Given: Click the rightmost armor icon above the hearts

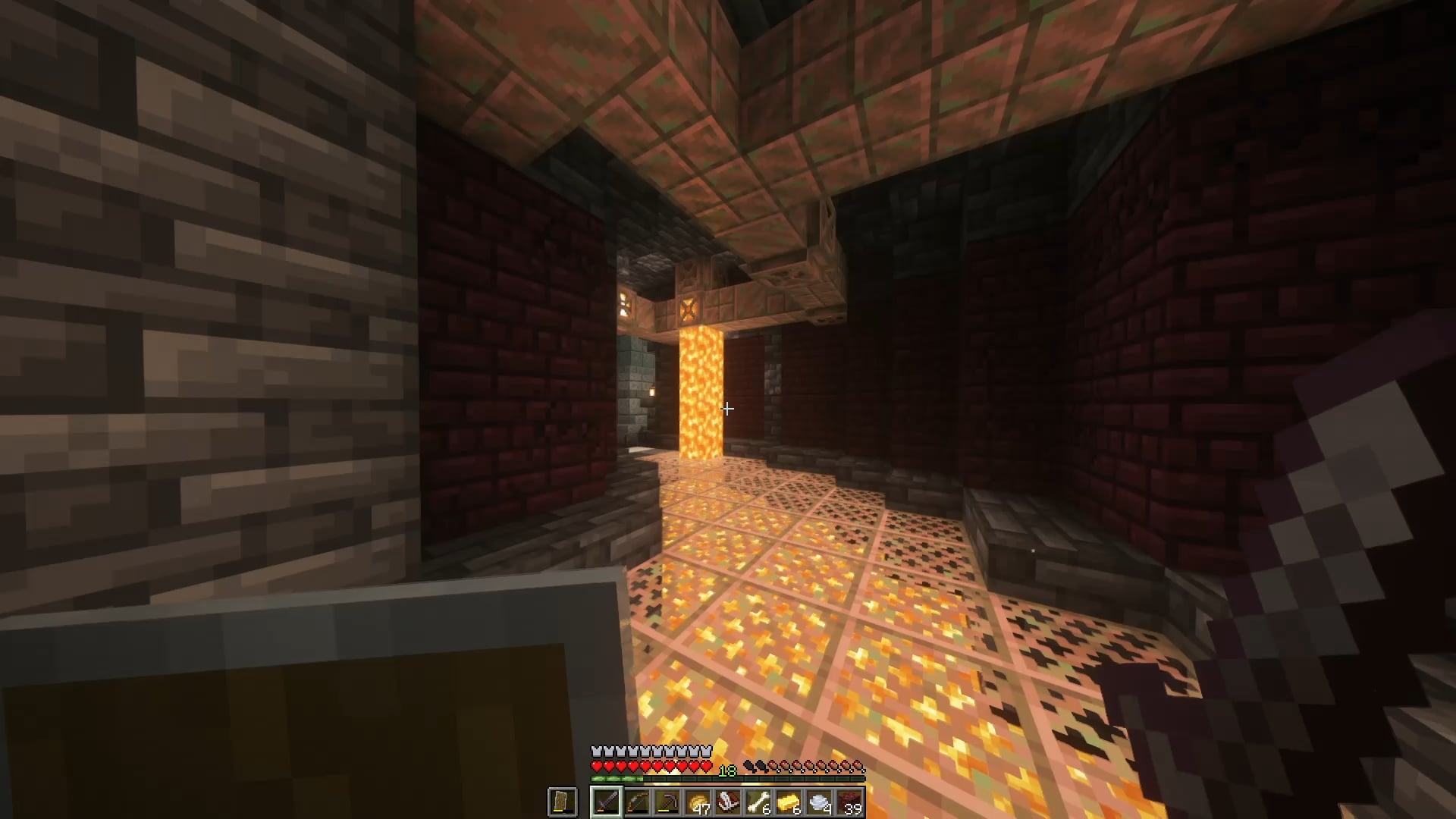Looking at the screenshot, I should tap(707, 751).
